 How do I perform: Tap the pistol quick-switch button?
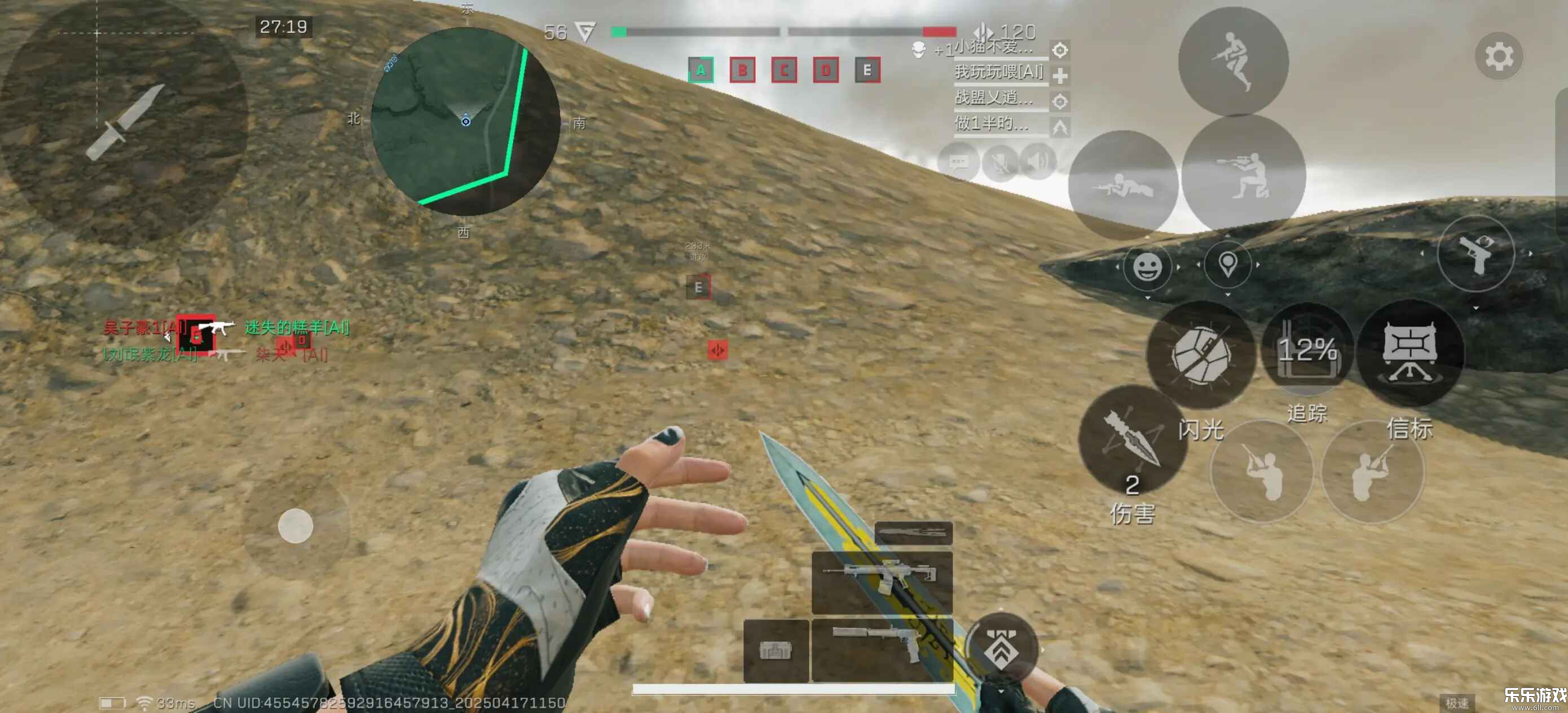[1475, 252]
